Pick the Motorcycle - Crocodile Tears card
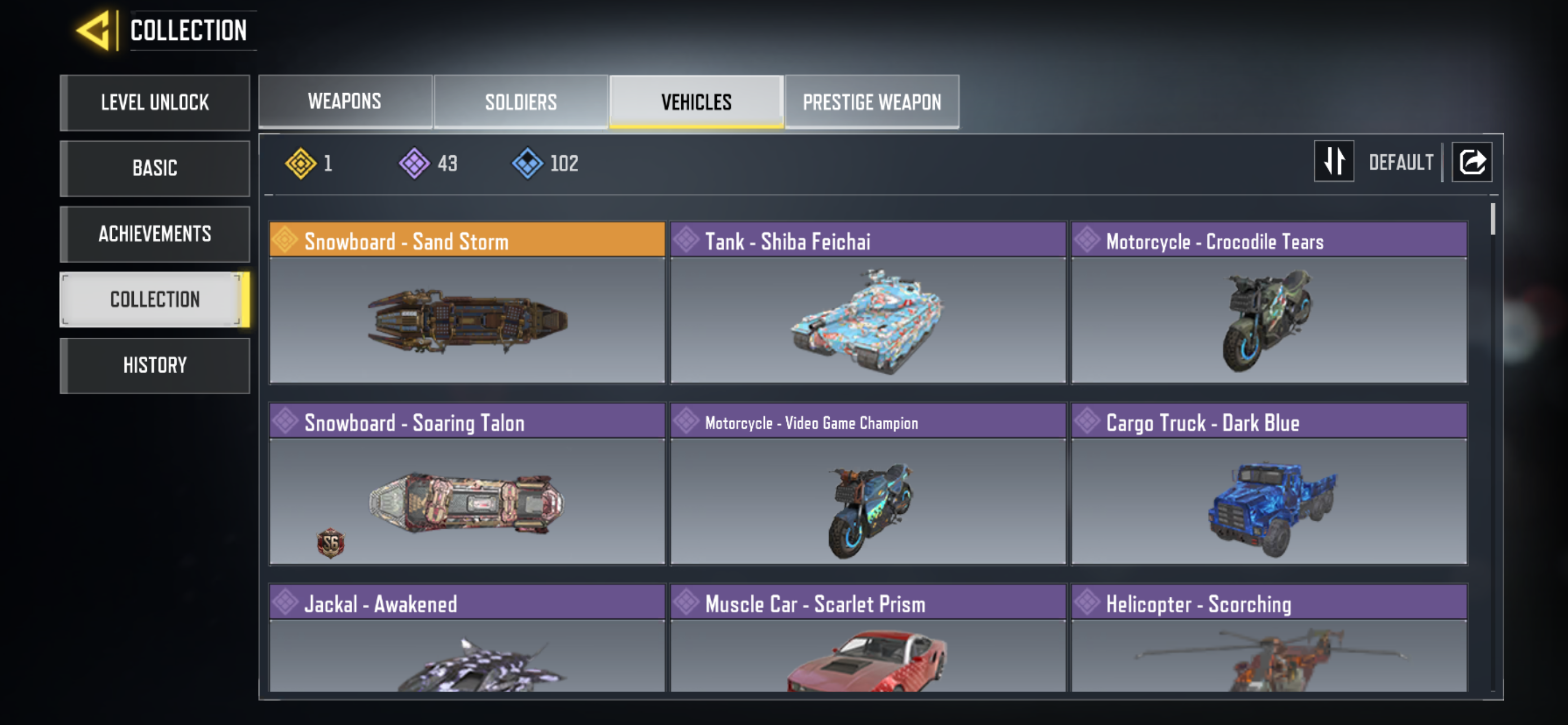 1268,302
